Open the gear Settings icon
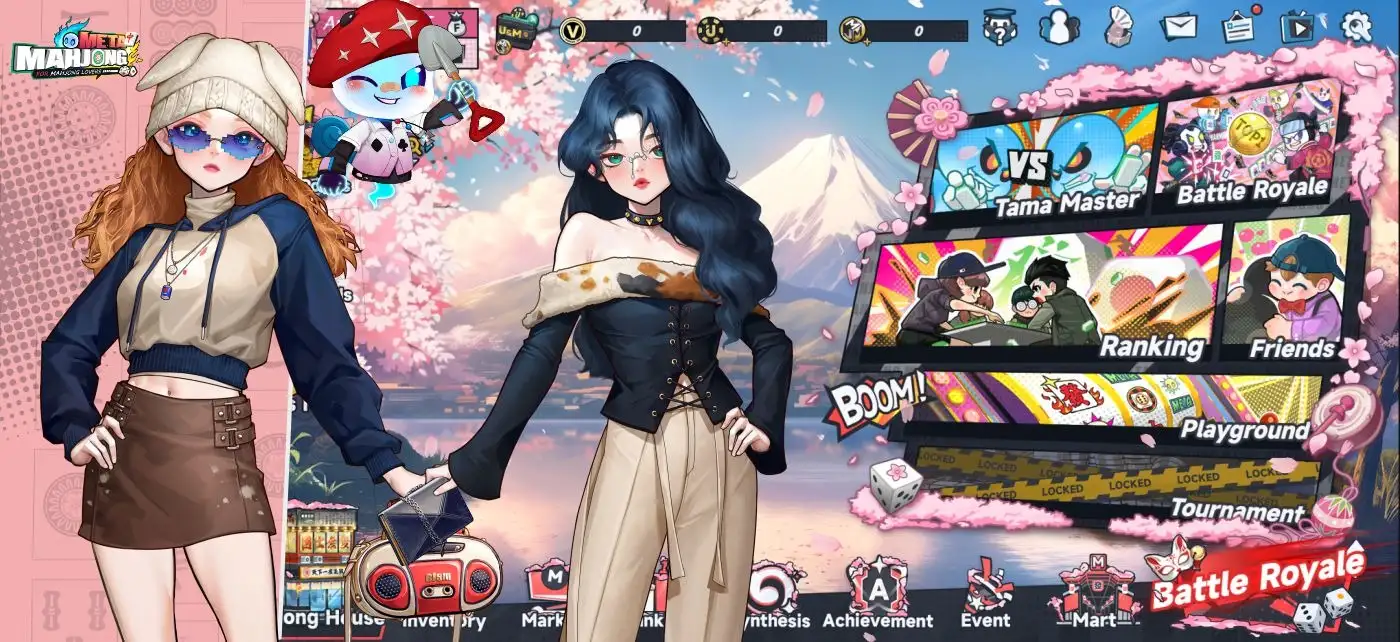This screenshot has height=642, width=1400. click(x=1357, y=26)
